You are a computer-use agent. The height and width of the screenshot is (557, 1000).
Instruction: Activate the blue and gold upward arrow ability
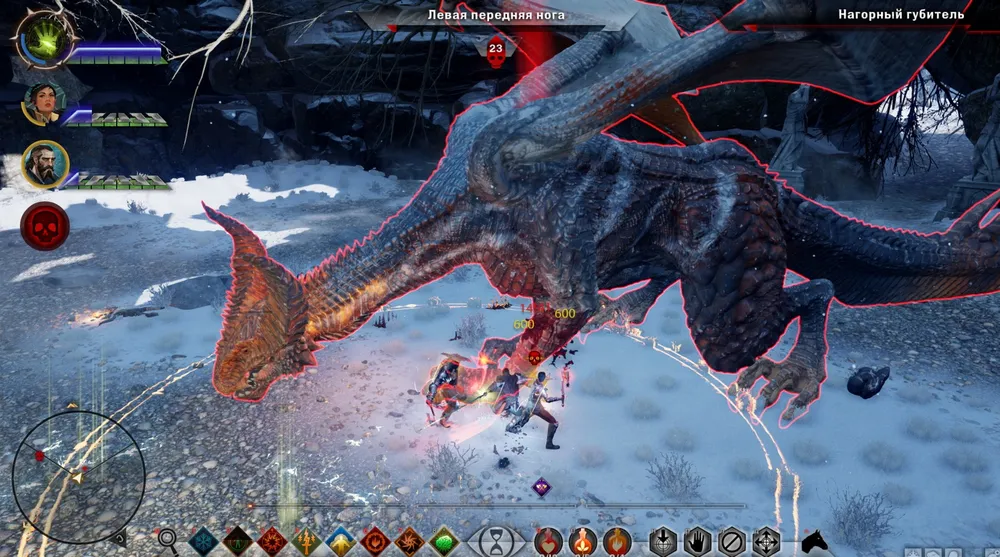pos(341,542)
